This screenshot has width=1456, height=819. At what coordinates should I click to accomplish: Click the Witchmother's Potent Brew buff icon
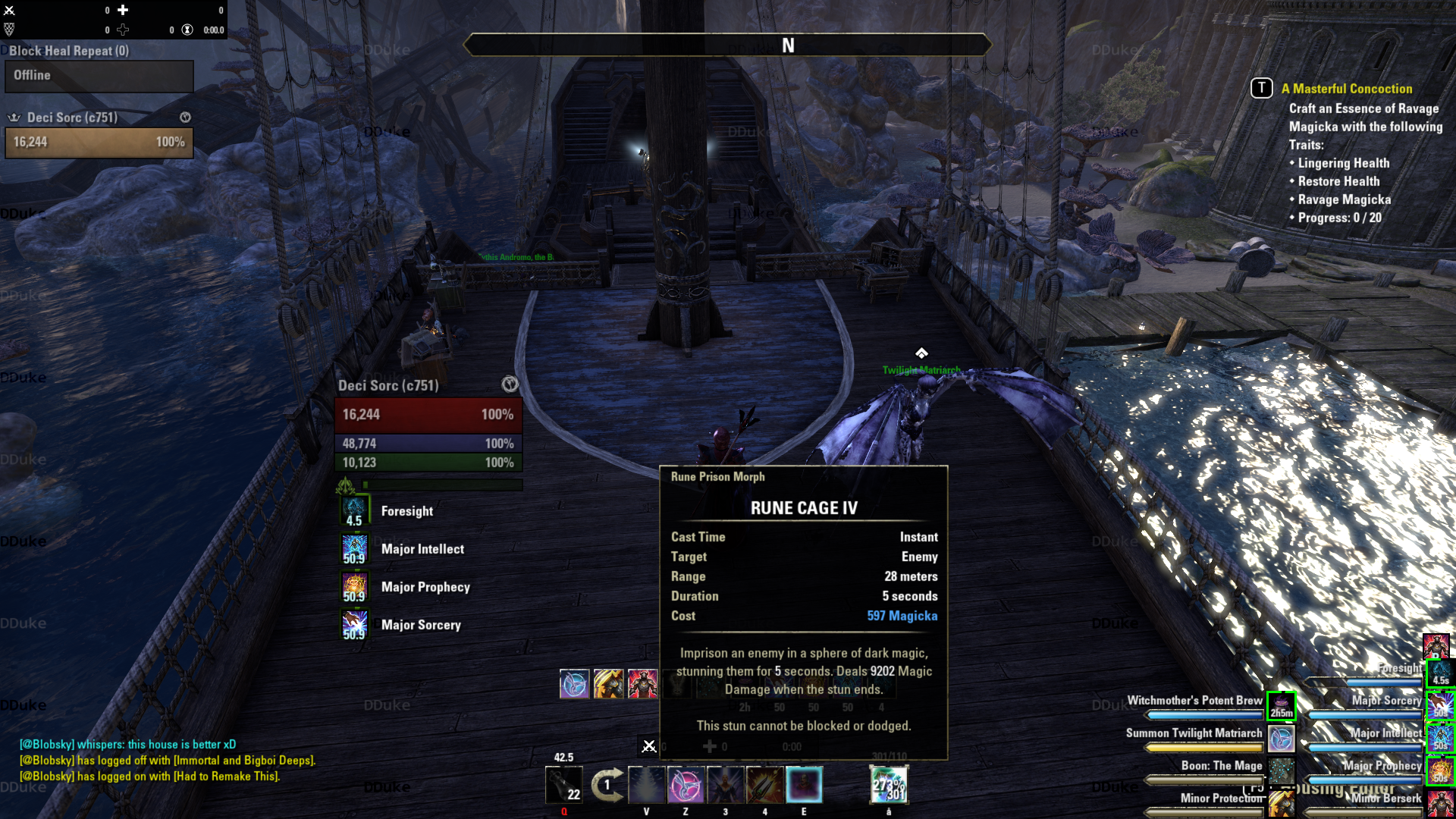[1282, 705]
